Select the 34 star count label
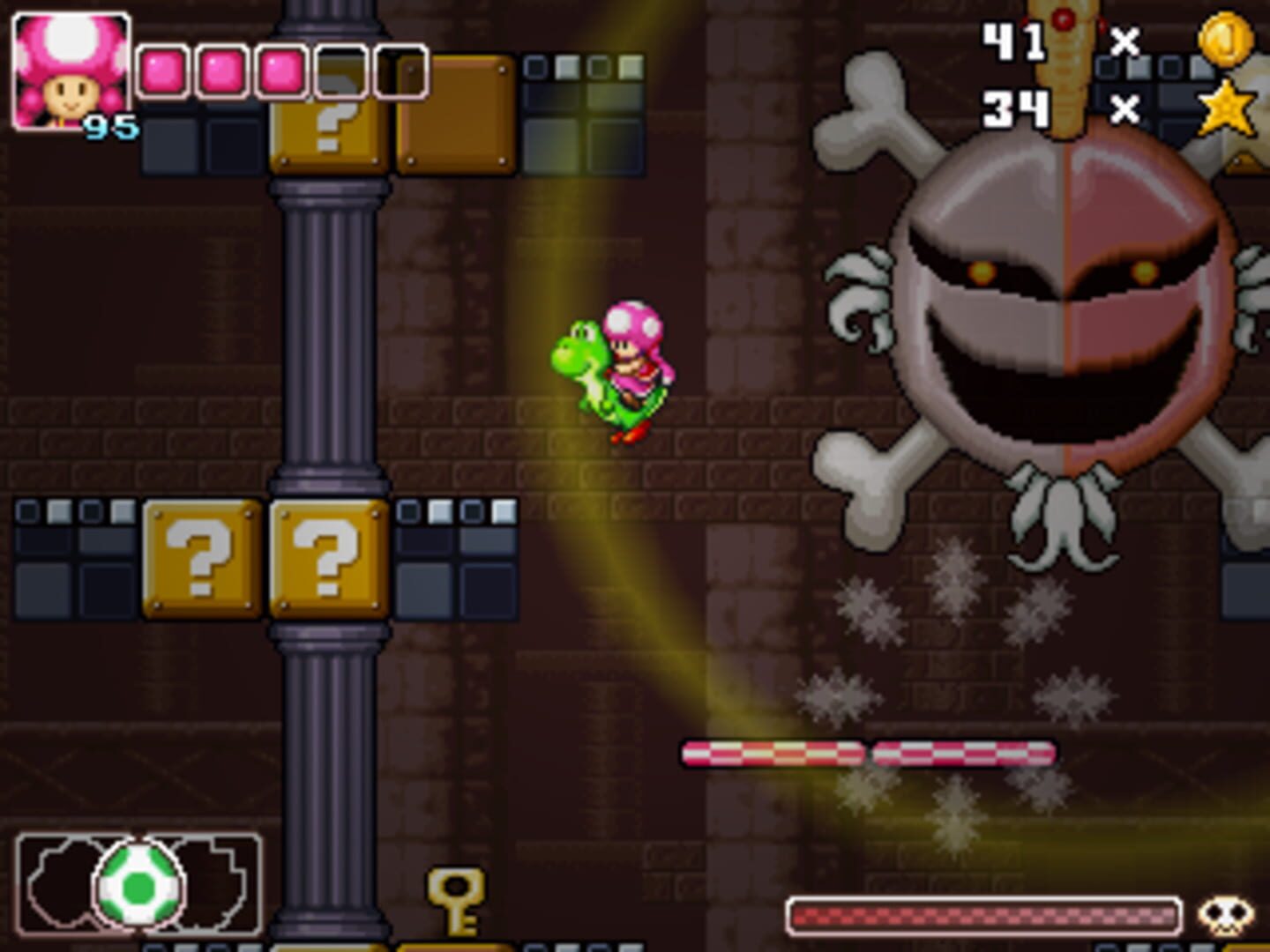The width and height of the screenshot is (1270, 952). (1014, 110)
